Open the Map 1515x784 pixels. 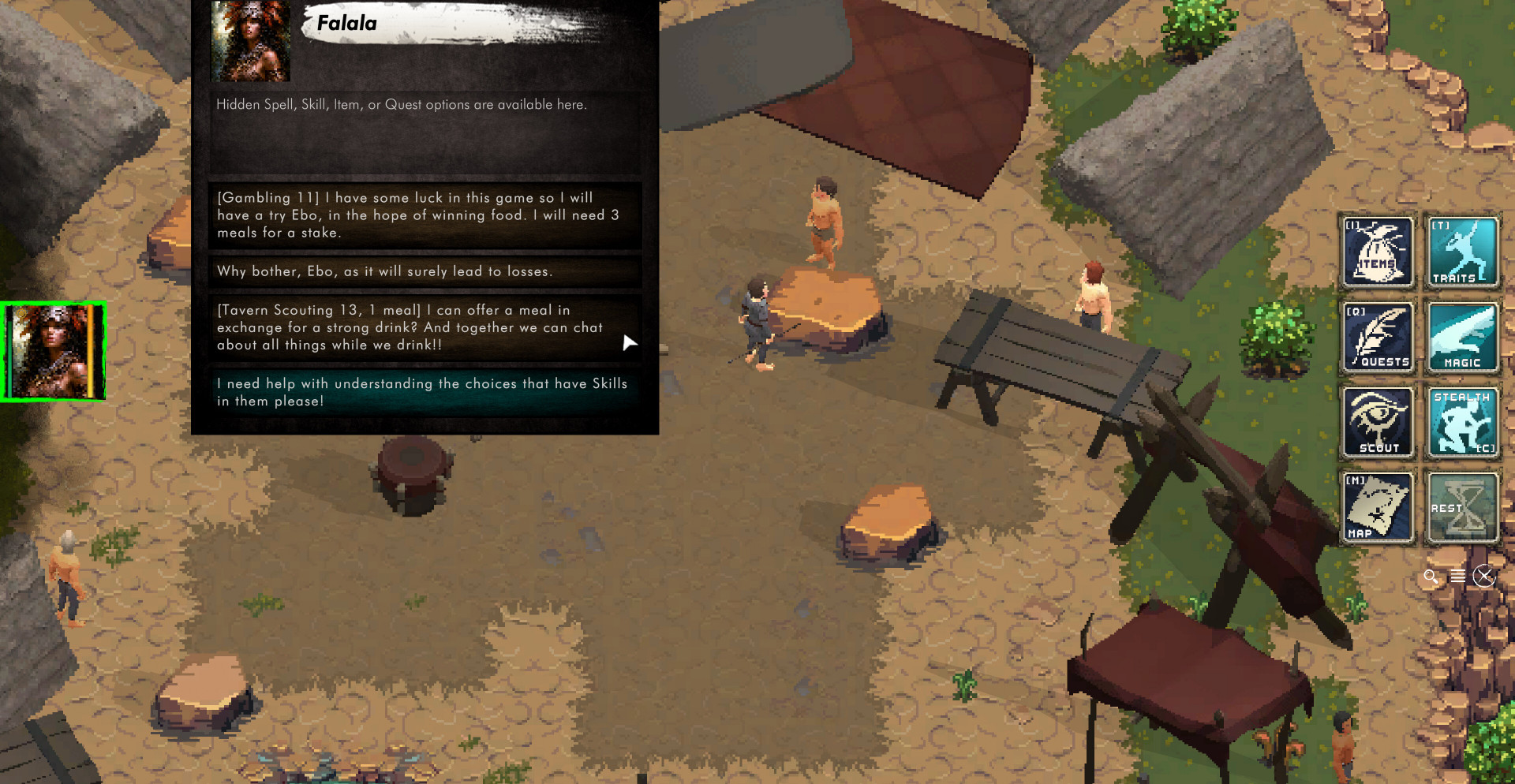point(1378,507)
